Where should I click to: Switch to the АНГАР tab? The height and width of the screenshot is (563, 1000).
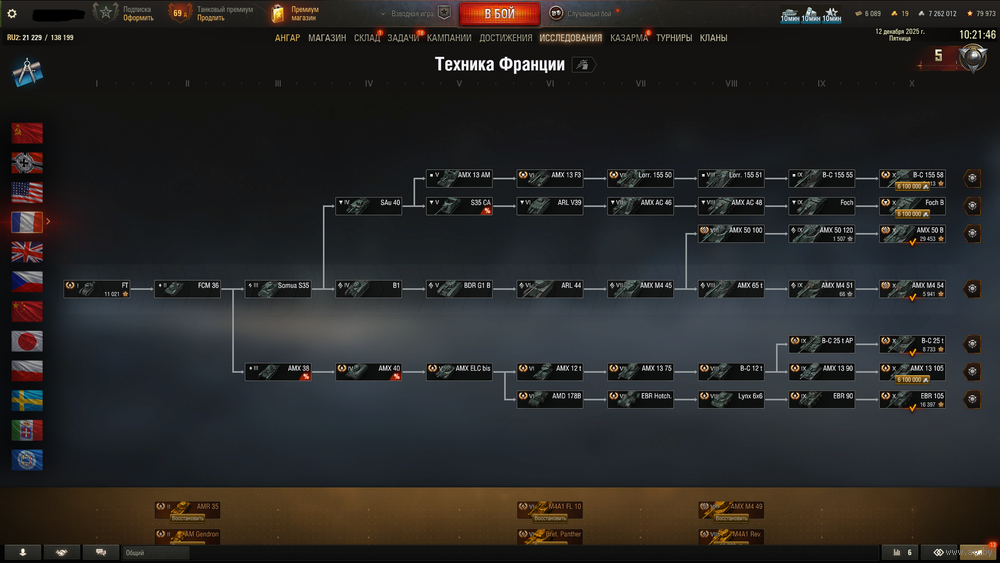pos(287,38)
